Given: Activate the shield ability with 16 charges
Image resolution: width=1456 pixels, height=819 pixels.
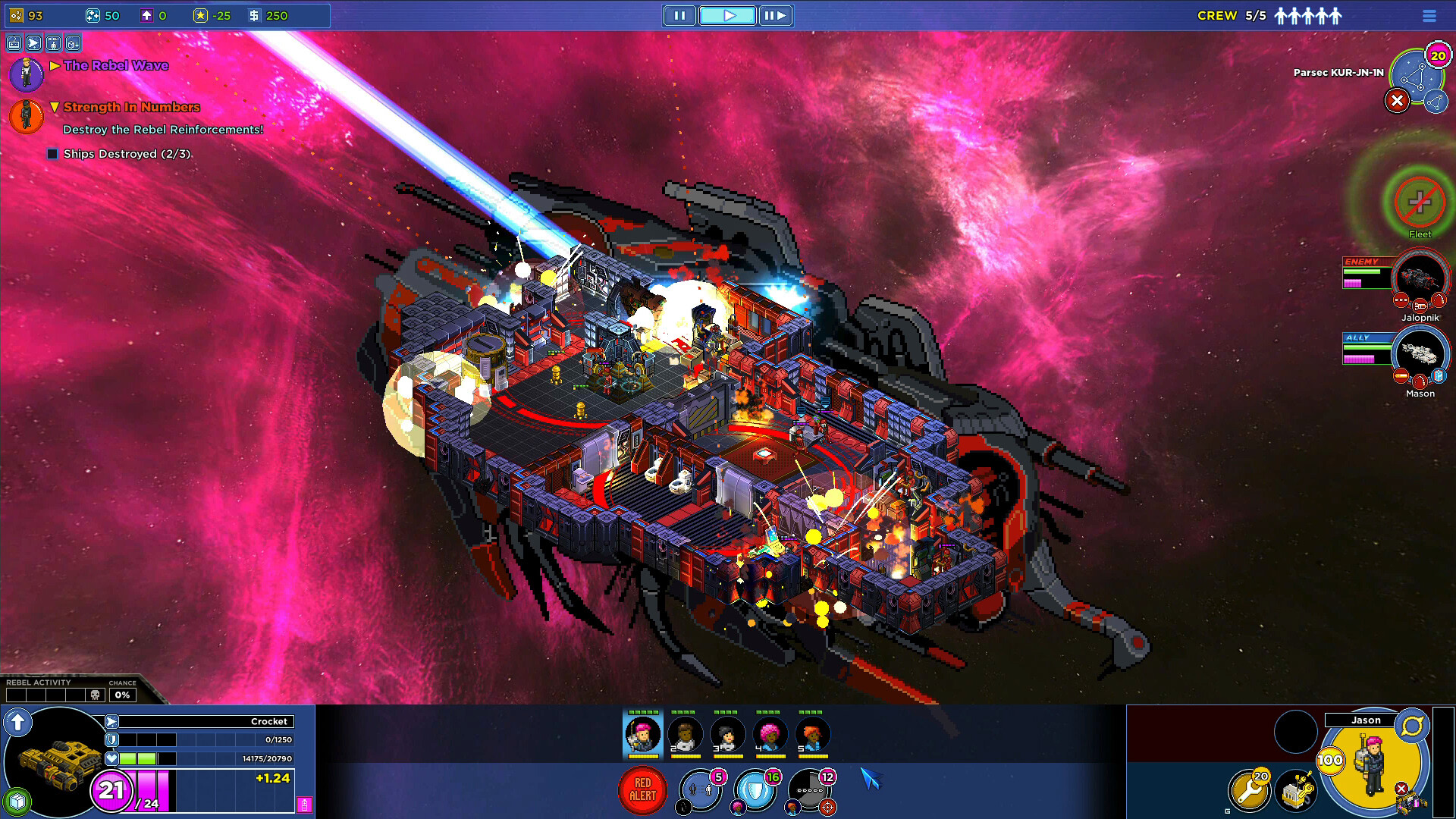Looking at the screenshot, I should 755,790.
